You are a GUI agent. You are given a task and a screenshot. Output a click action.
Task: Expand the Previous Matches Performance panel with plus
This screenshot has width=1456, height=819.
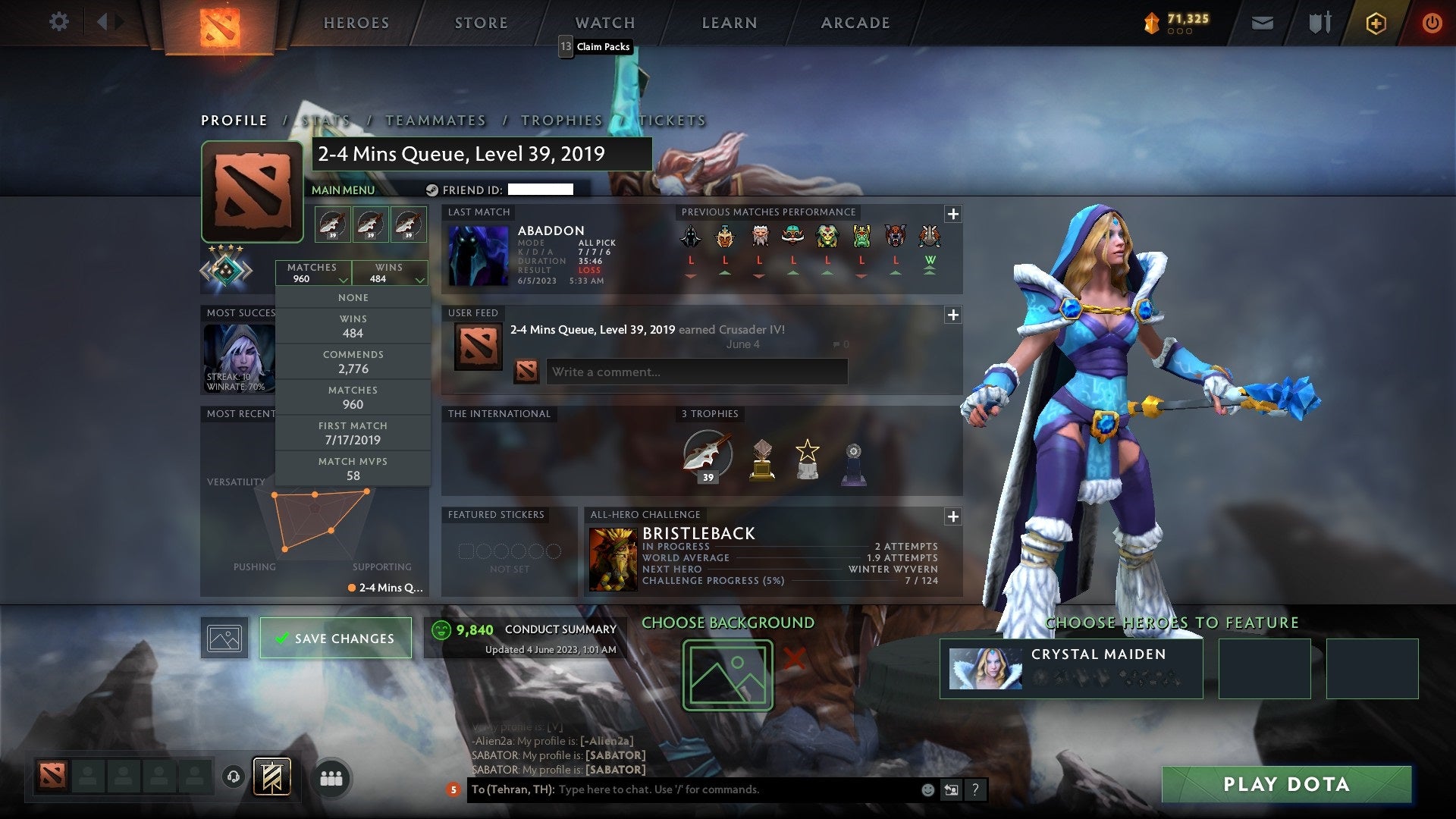tap(954, 215)
